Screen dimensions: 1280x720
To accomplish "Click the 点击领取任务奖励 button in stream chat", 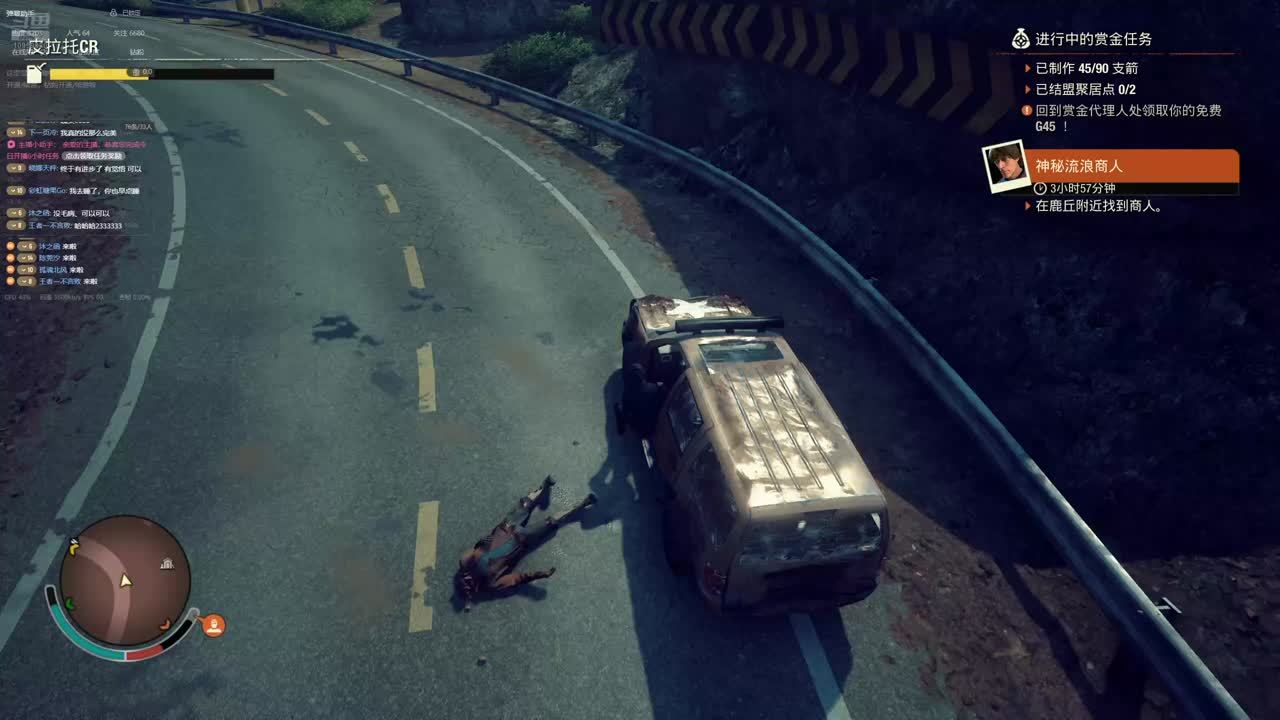I will tap(93, 156).
